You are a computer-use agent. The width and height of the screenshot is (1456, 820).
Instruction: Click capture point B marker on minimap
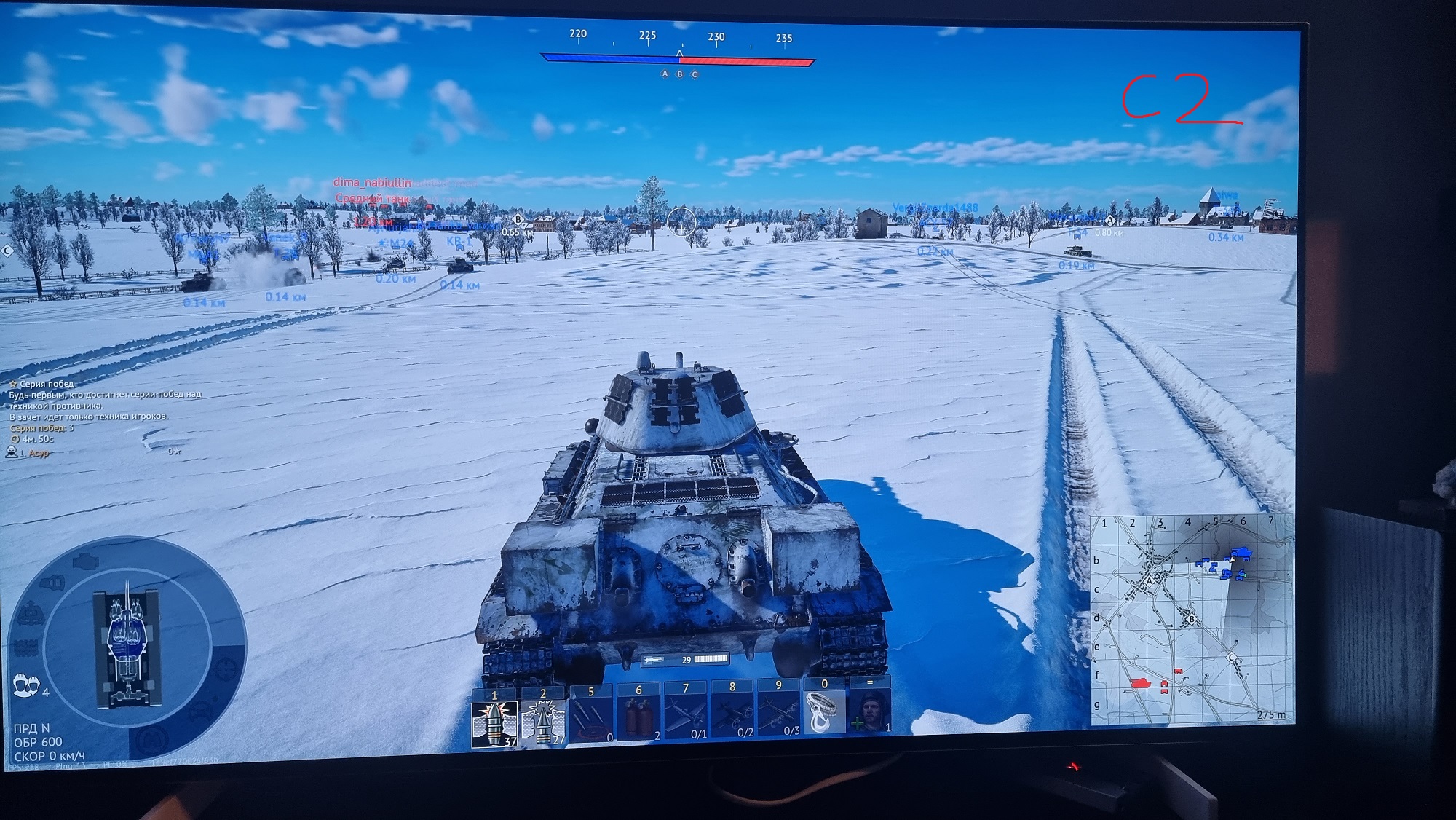(1191, 620)
